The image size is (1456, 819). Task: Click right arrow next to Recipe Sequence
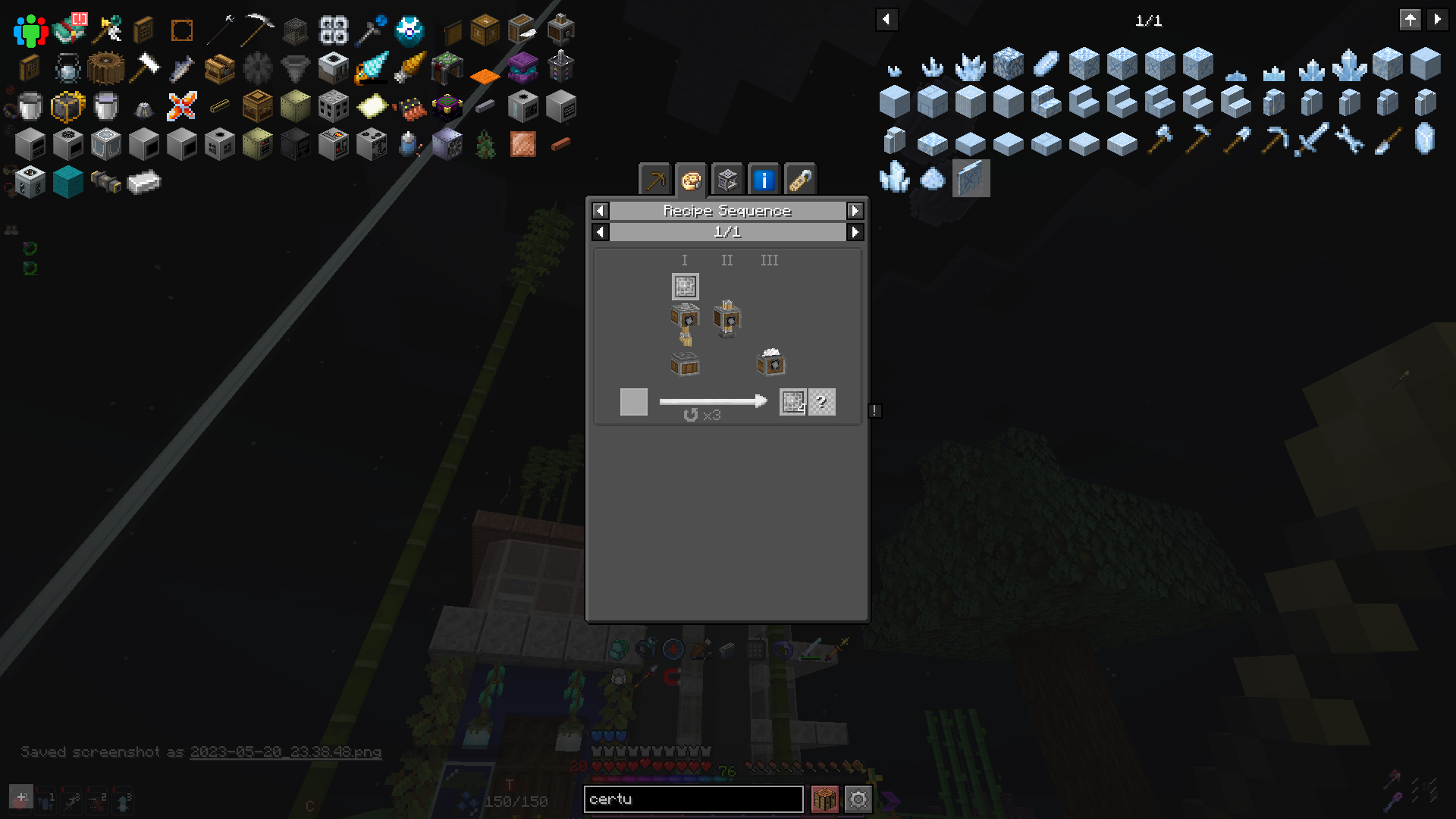click(x=855, y=211)
